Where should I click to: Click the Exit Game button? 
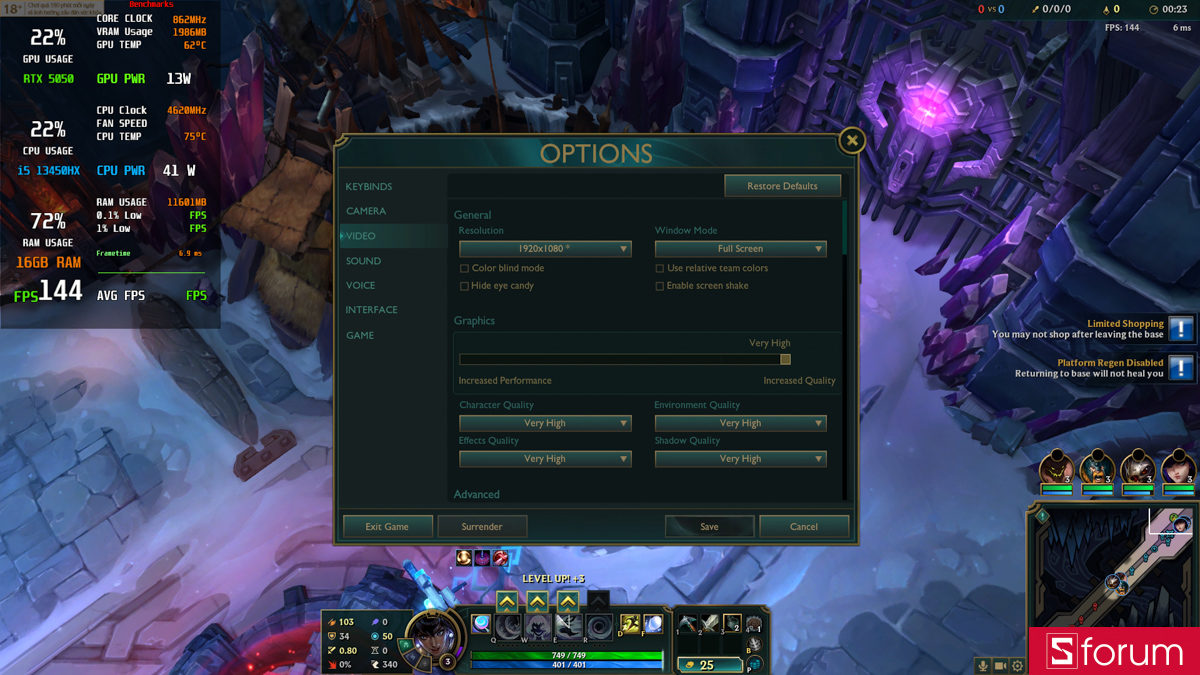pyautogui.click(x=387, y=526)
